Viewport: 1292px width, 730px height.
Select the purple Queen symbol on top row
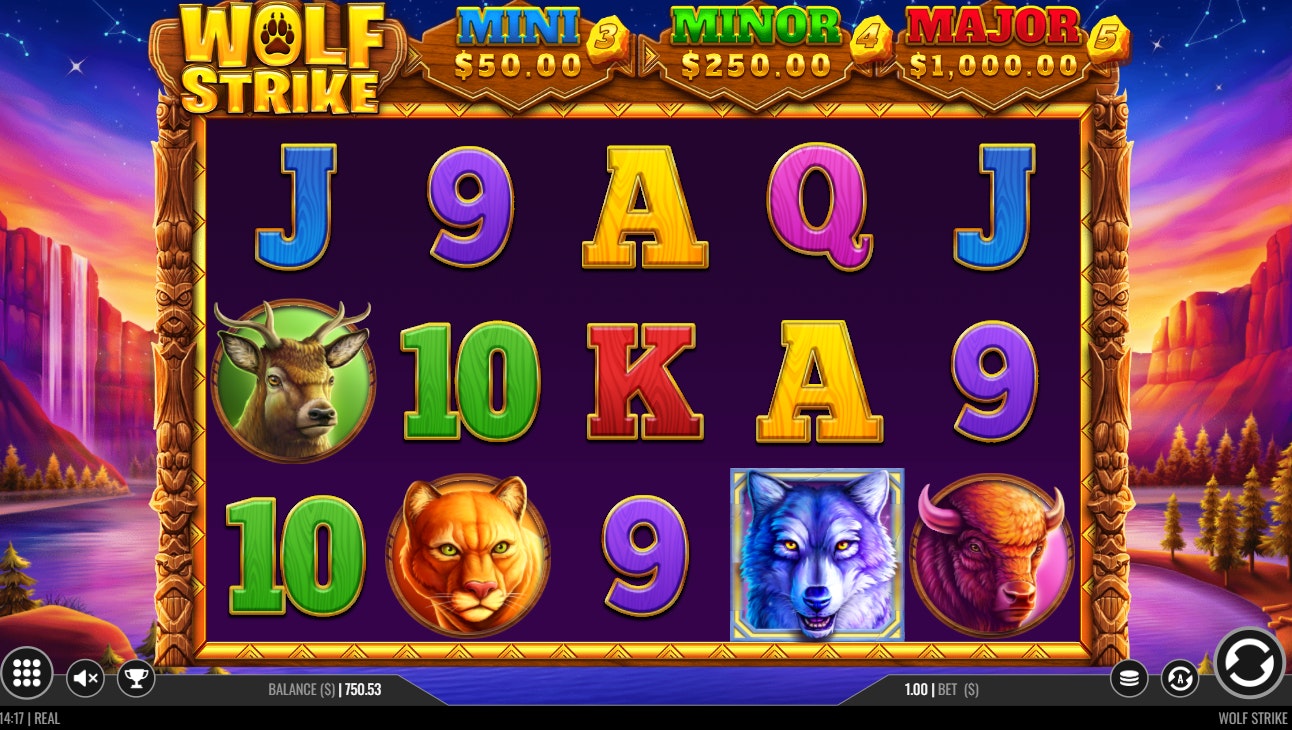(819, 205)
